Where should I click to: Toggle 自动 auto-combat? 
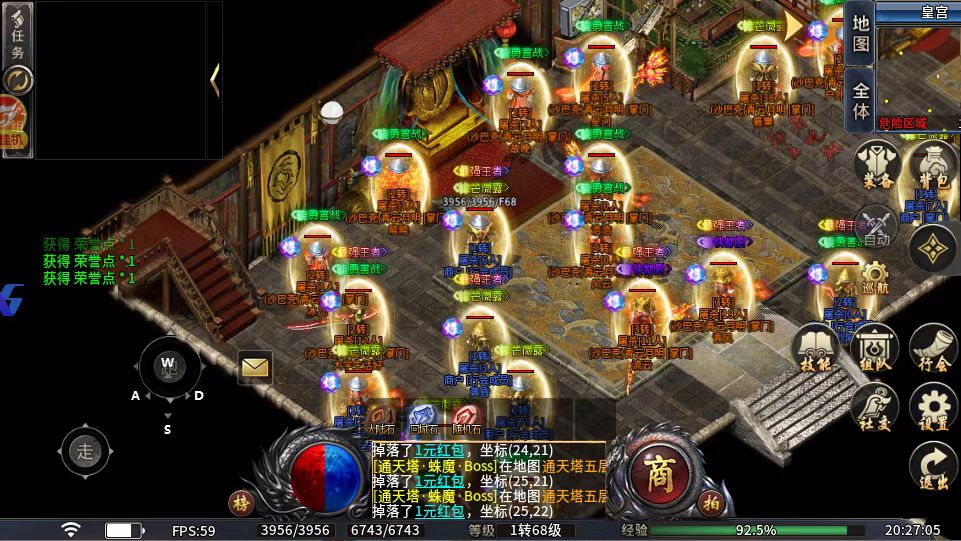tap(877, 225)
